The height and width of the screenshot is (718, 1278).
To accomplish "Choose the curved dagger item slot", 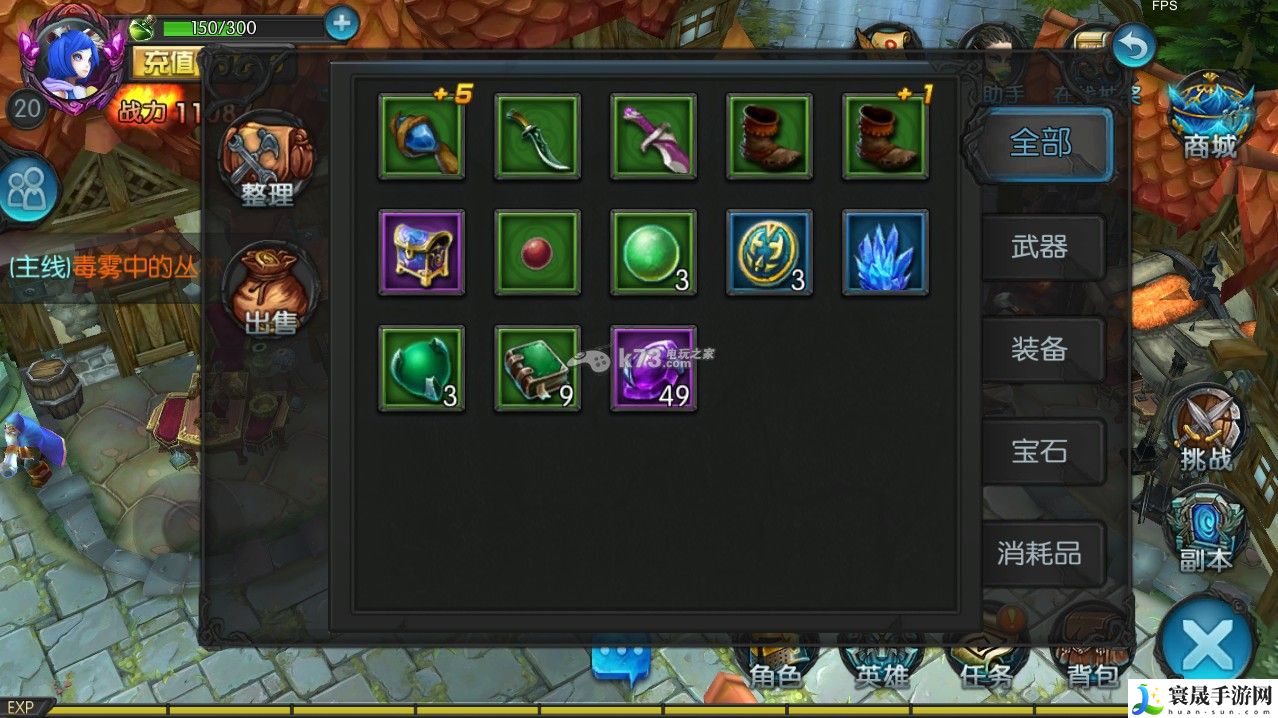I will pyautogui.click(x=537, y=137).
